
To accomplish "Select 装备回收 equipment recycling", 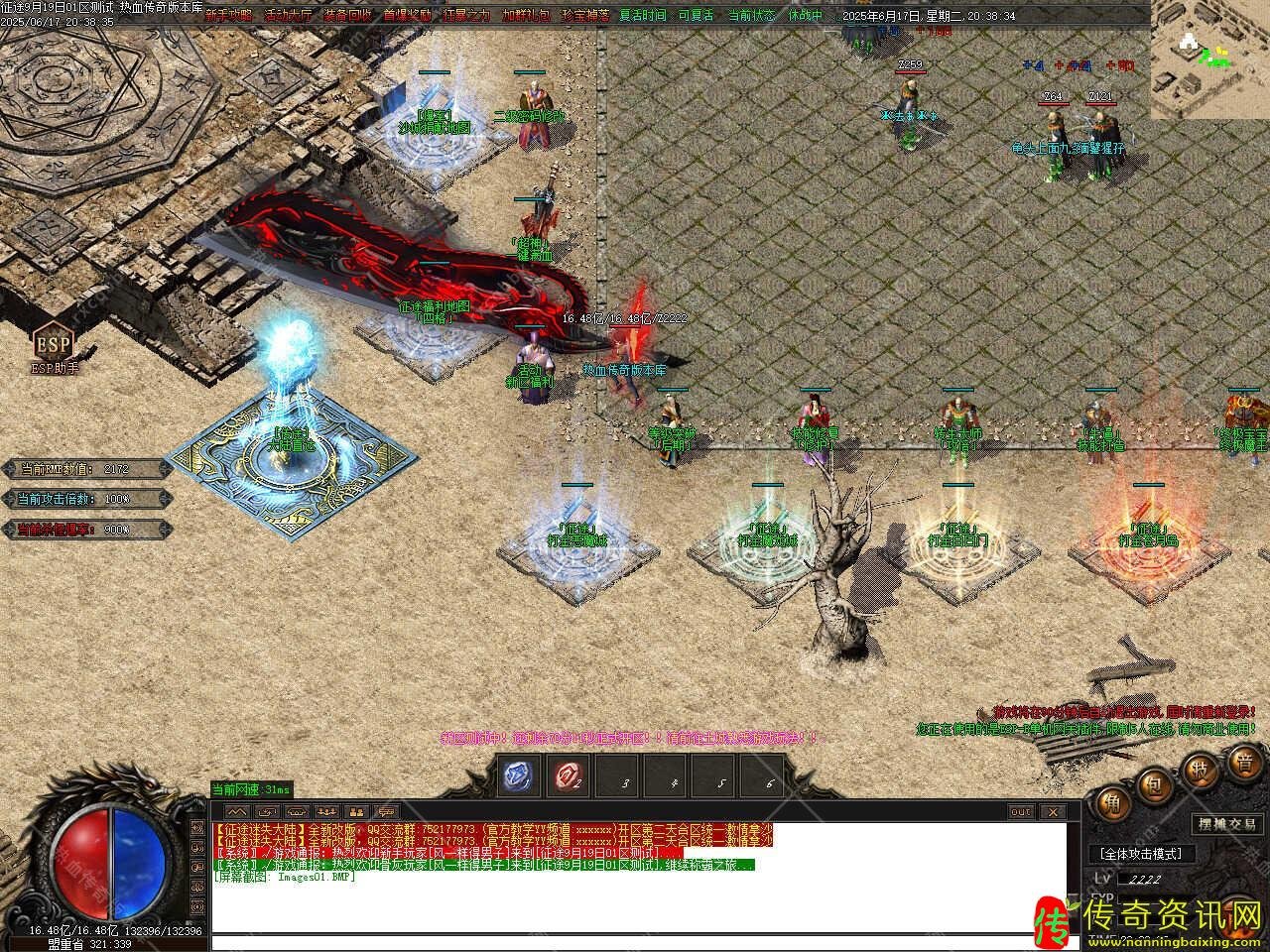I will point(346,16).
